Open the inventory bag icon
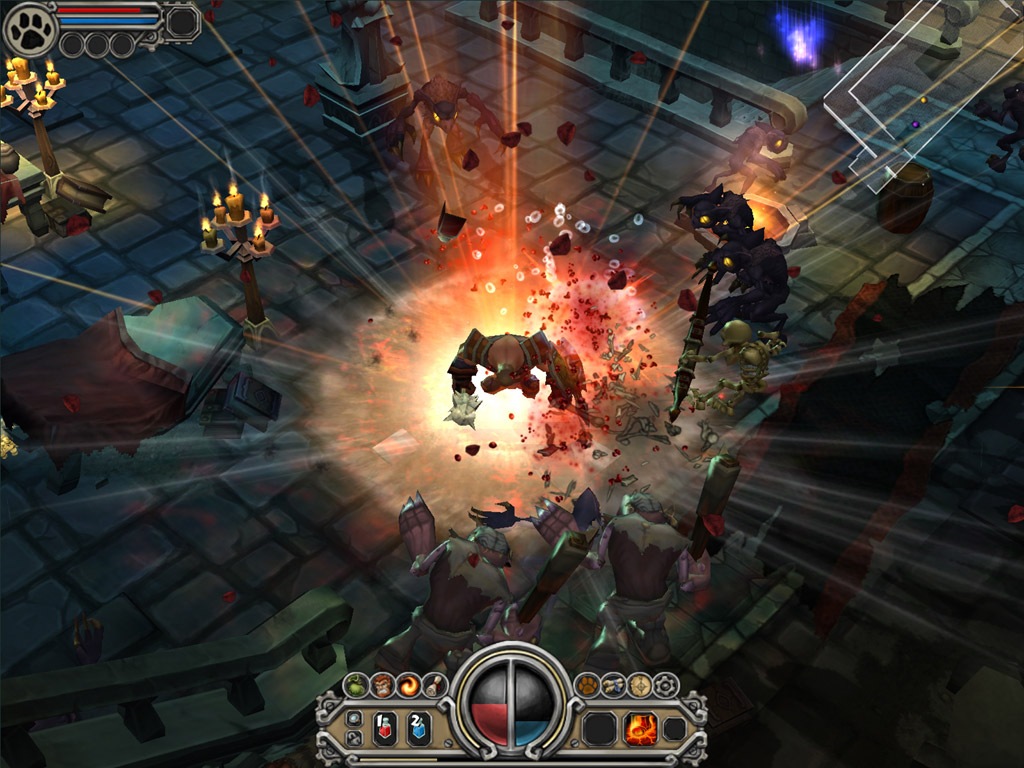 click(357, 685)
